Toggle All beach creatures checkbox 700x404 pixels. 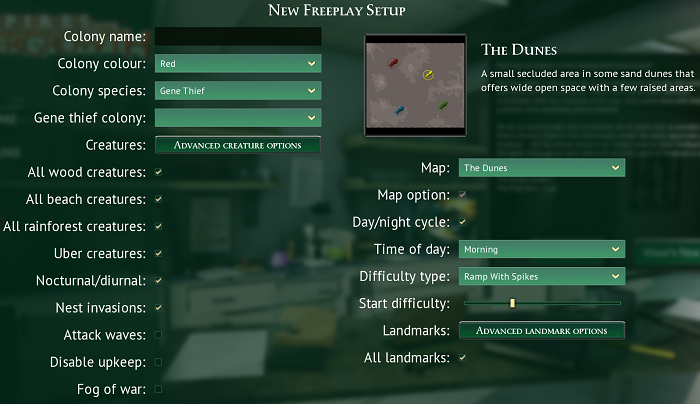tap(158, 199)
